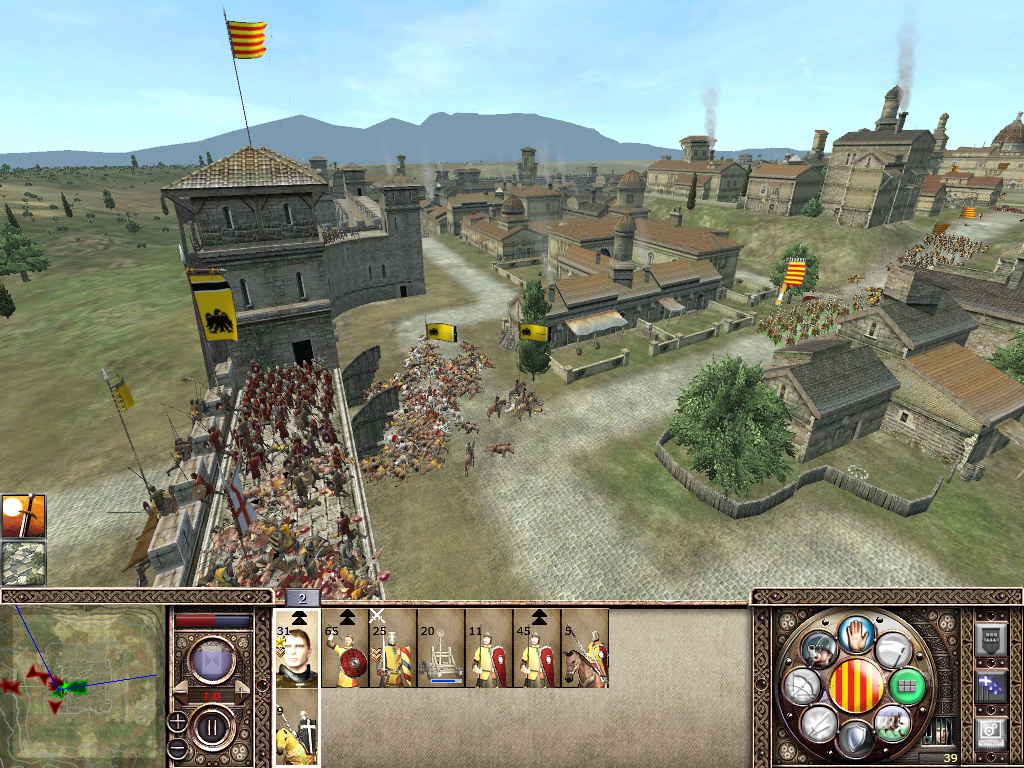The width and height of the screenshot is (1024, 768).
Task: Zoom in the minimap with the plus button
Action: [x=177, y=720]
